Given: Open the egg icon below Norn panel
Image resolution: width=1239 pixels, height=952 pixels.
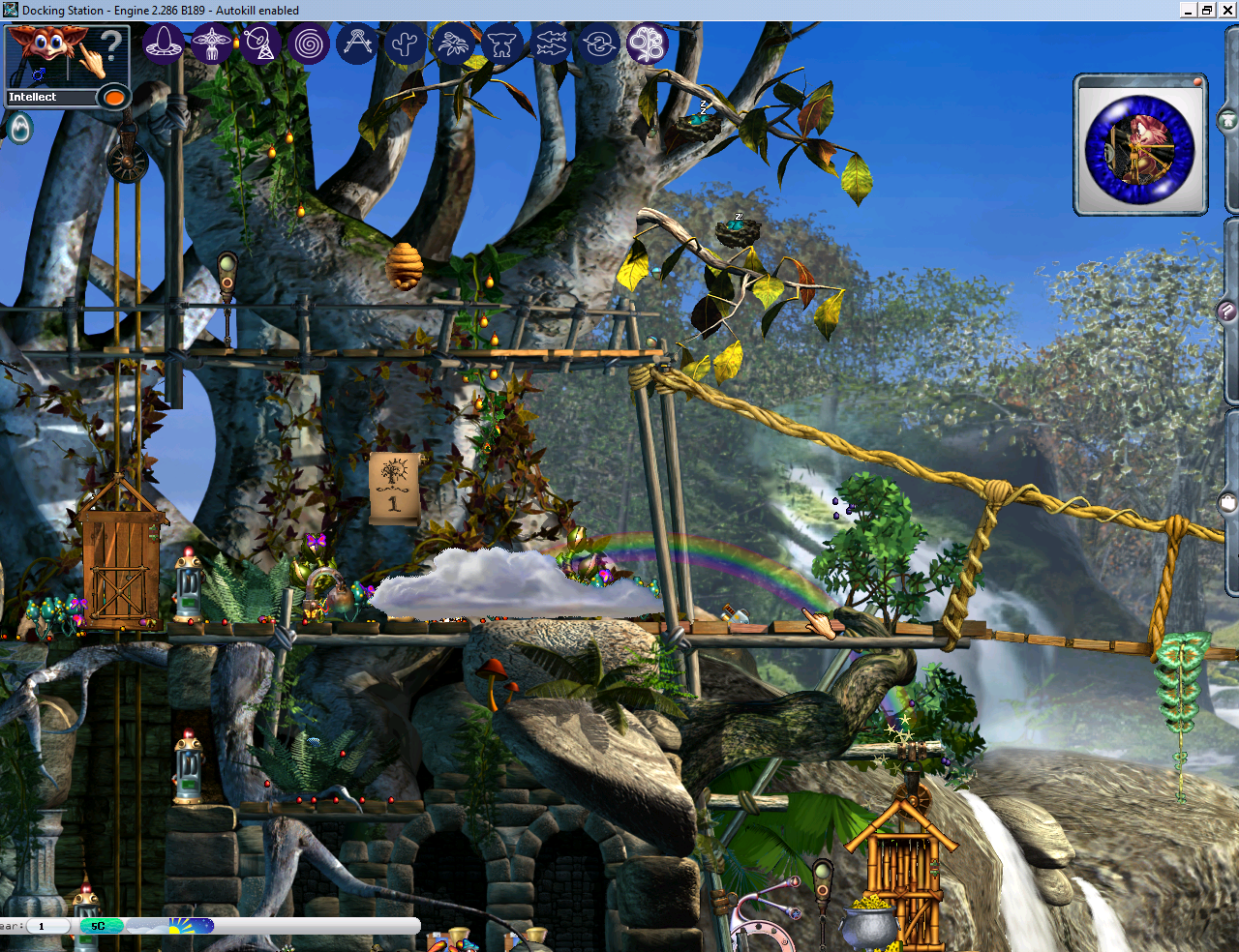Looking at the screenshot, I should coord(19,128).
